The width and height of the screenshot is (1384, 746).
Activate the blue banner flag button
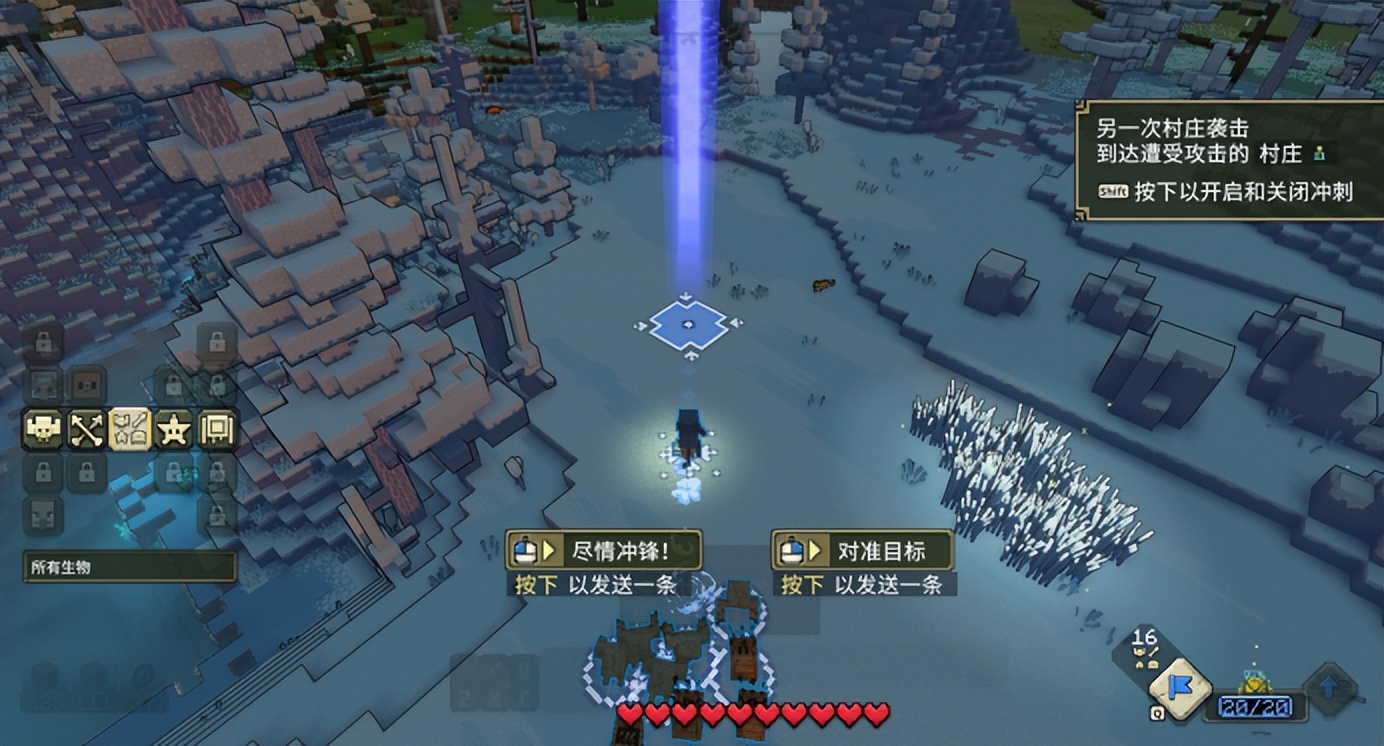1179,689
